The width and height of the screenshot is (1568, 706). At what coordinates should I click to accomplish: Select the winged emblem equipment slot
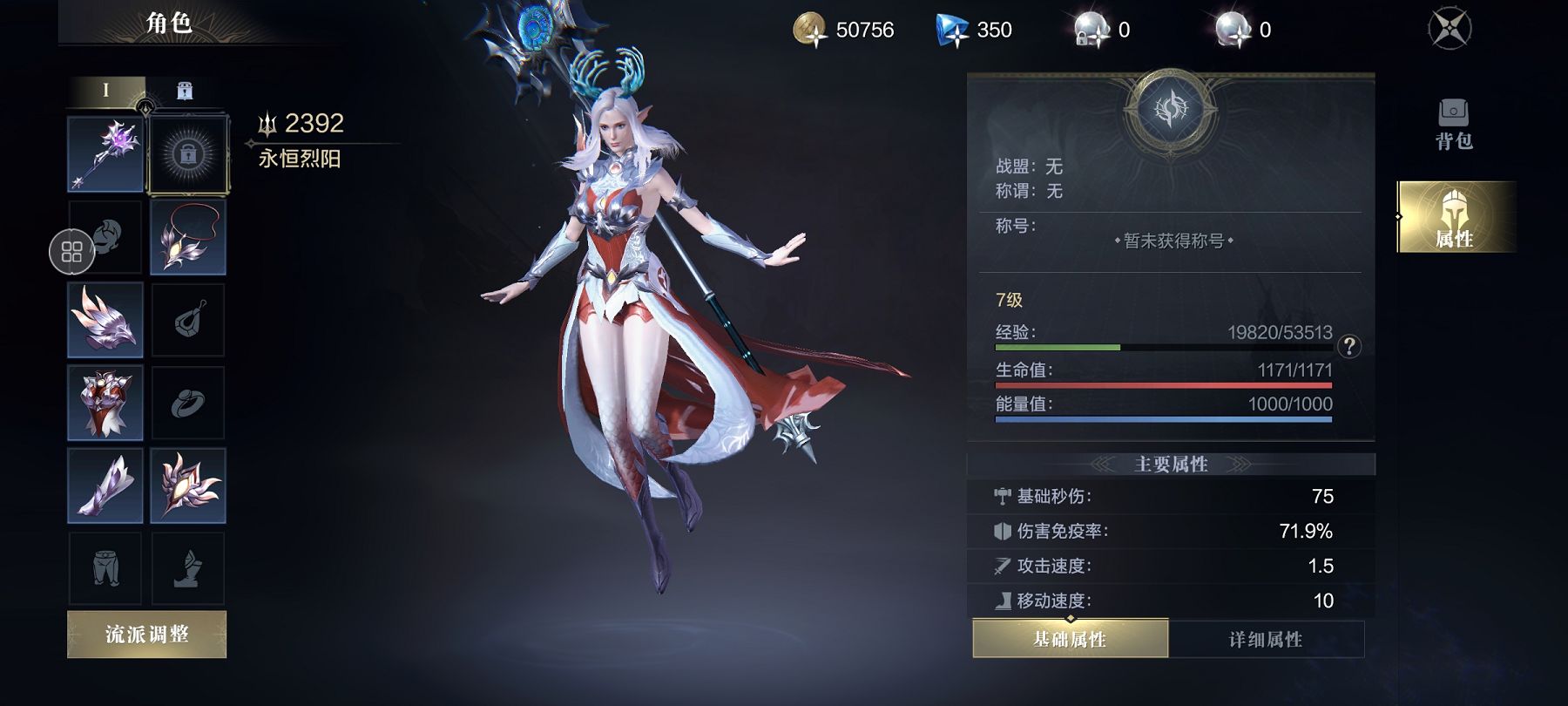pyautogui.click(x=188, y=485)
